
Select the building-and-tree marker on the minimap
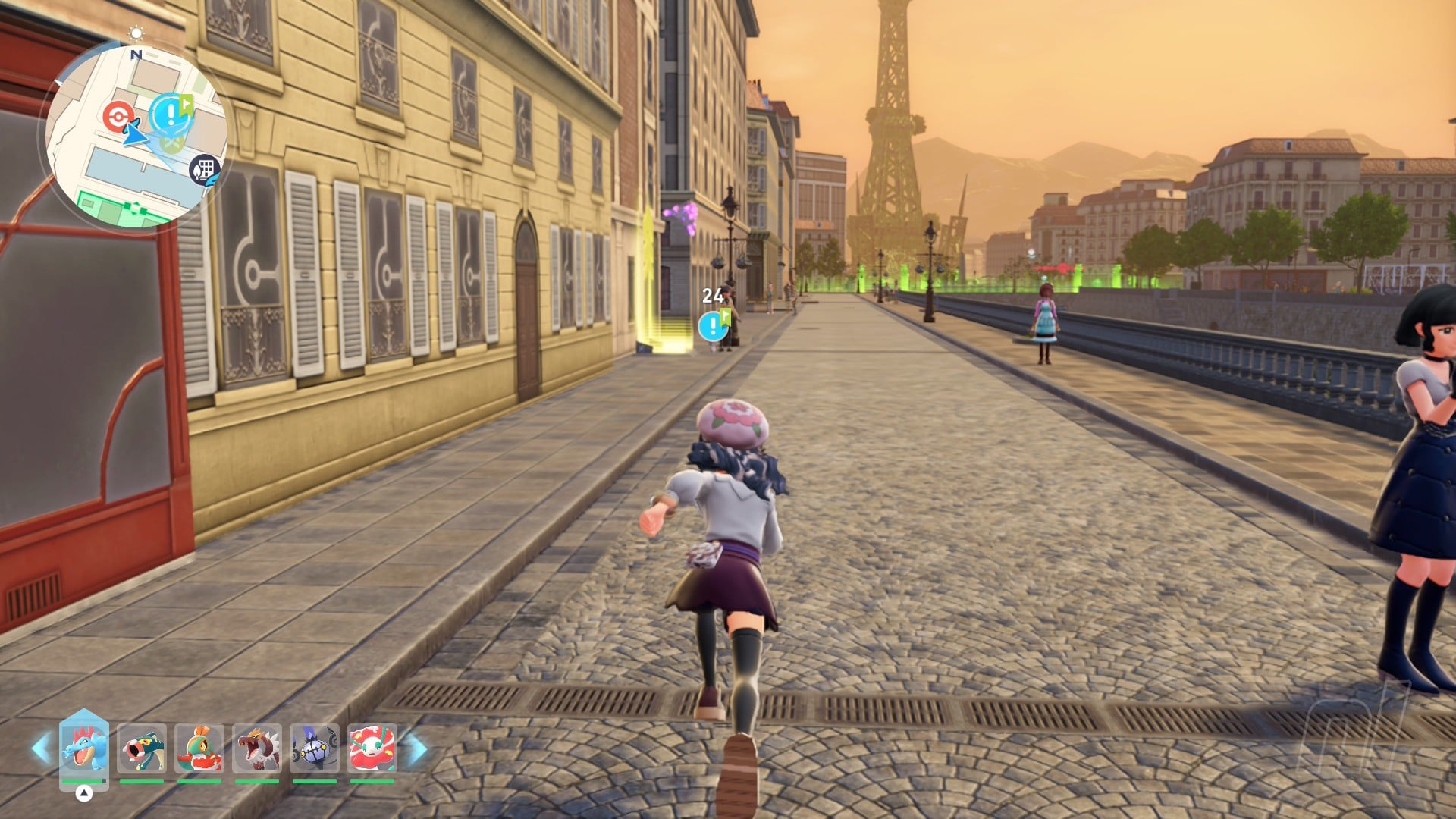coord(204,168)
